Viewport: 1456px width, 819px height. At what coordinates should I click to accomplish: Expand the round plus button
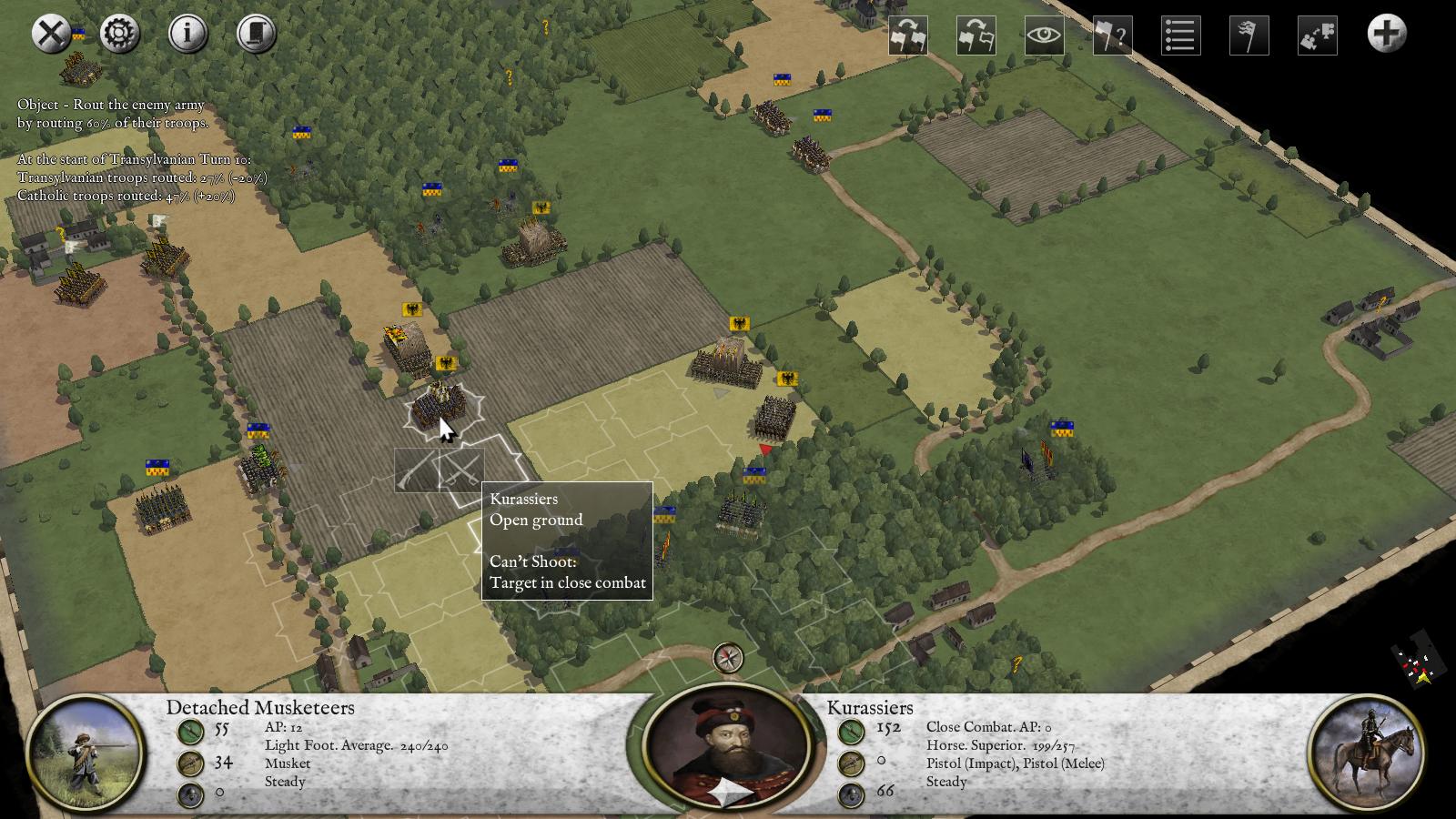point(1386,35)
